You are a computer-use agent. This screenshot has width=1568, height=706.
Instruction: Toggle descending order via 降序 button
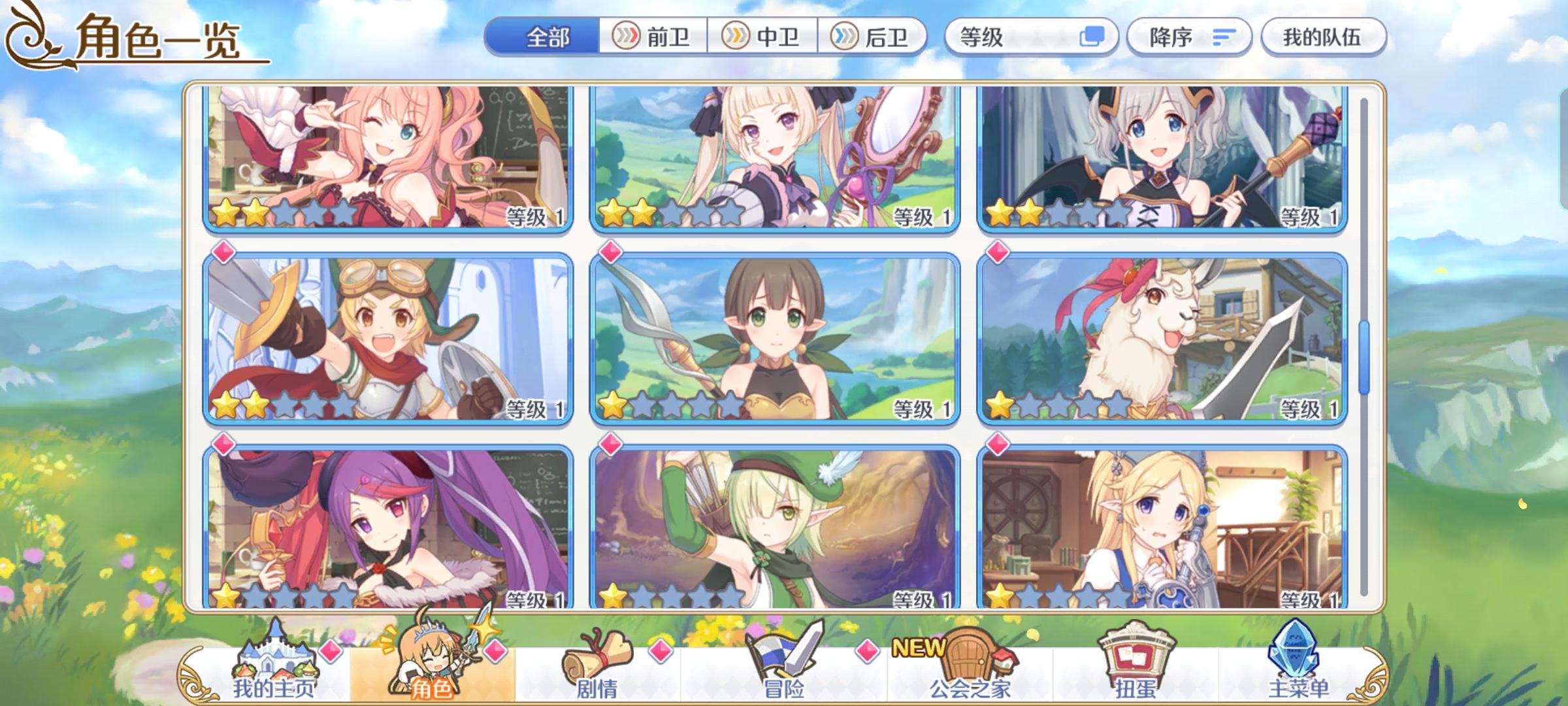(x=1189, y=37)
